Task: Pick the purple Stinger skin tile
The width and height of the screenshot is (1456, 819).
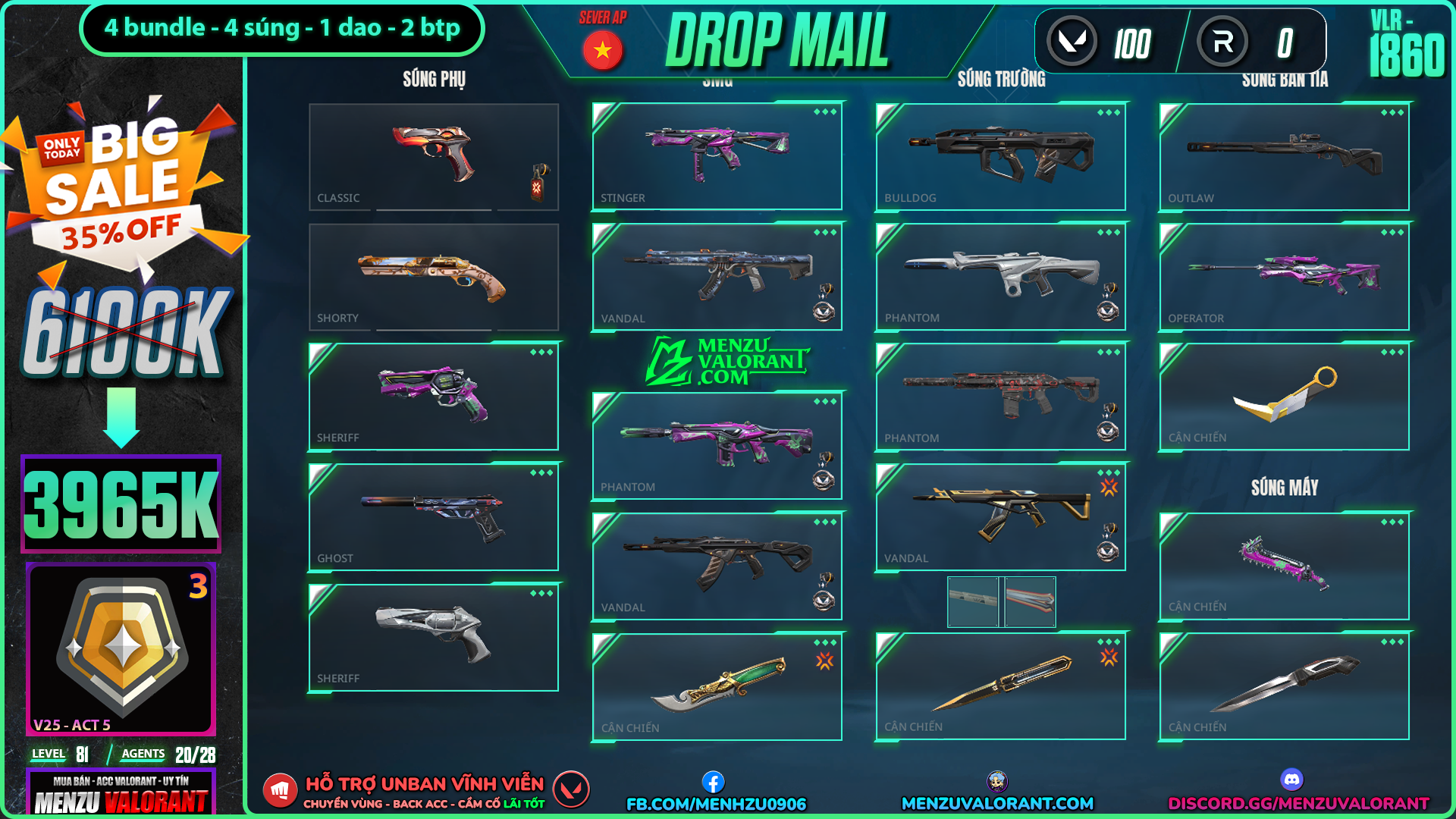Action: pyautogui.click(x=717, y=156)
